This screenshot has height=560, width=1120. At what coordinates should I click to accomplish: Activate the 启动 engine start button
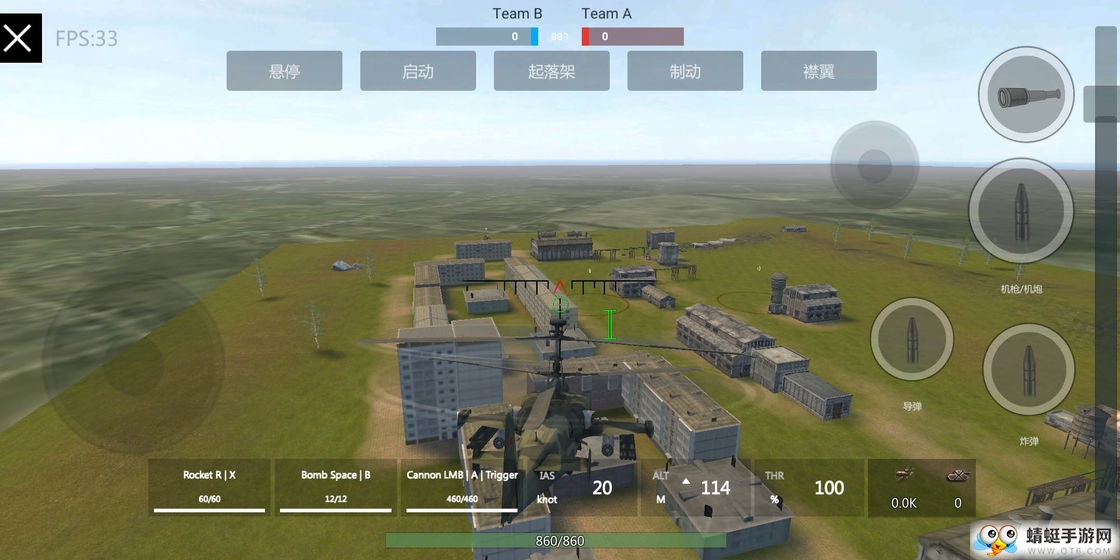tap(418, 71)
